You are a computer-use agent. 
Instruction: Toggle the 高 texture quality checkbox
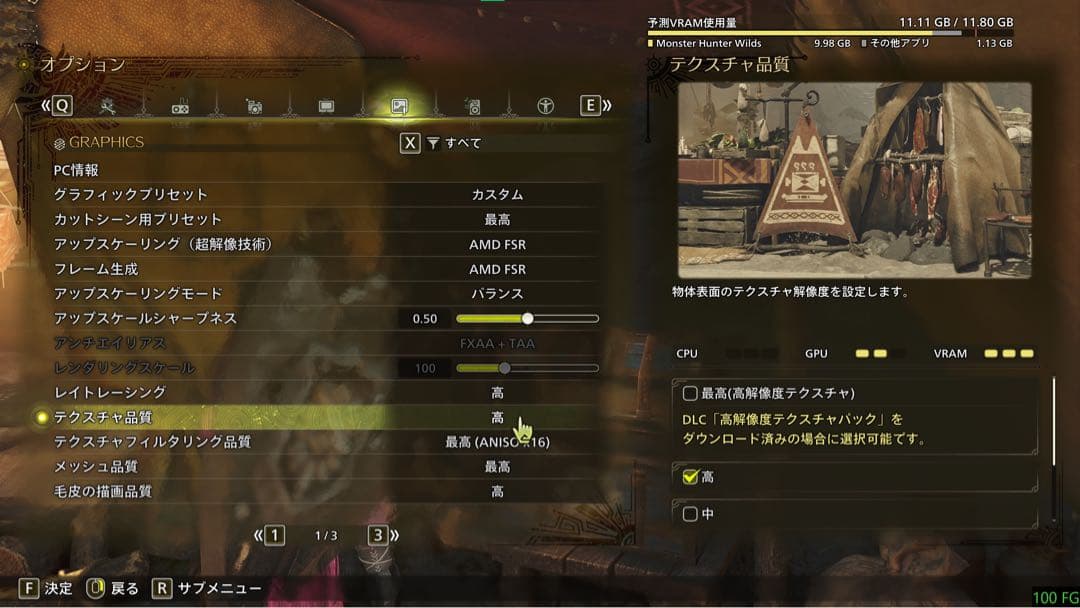[x=690, y=477]
